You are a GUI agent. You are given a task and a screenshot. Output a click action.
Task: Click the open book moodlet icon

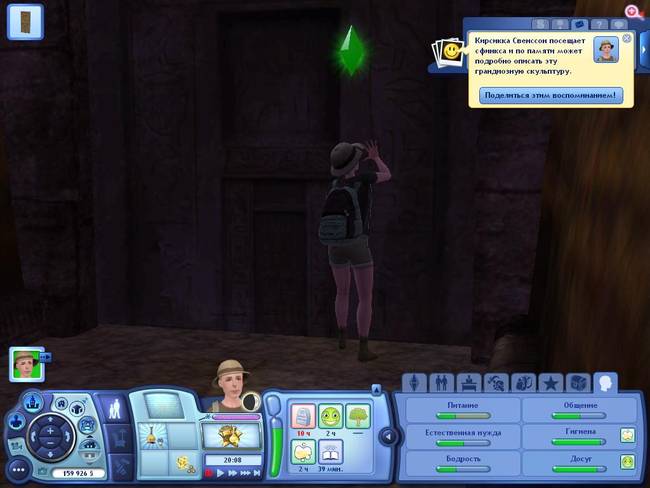point(330,452)
